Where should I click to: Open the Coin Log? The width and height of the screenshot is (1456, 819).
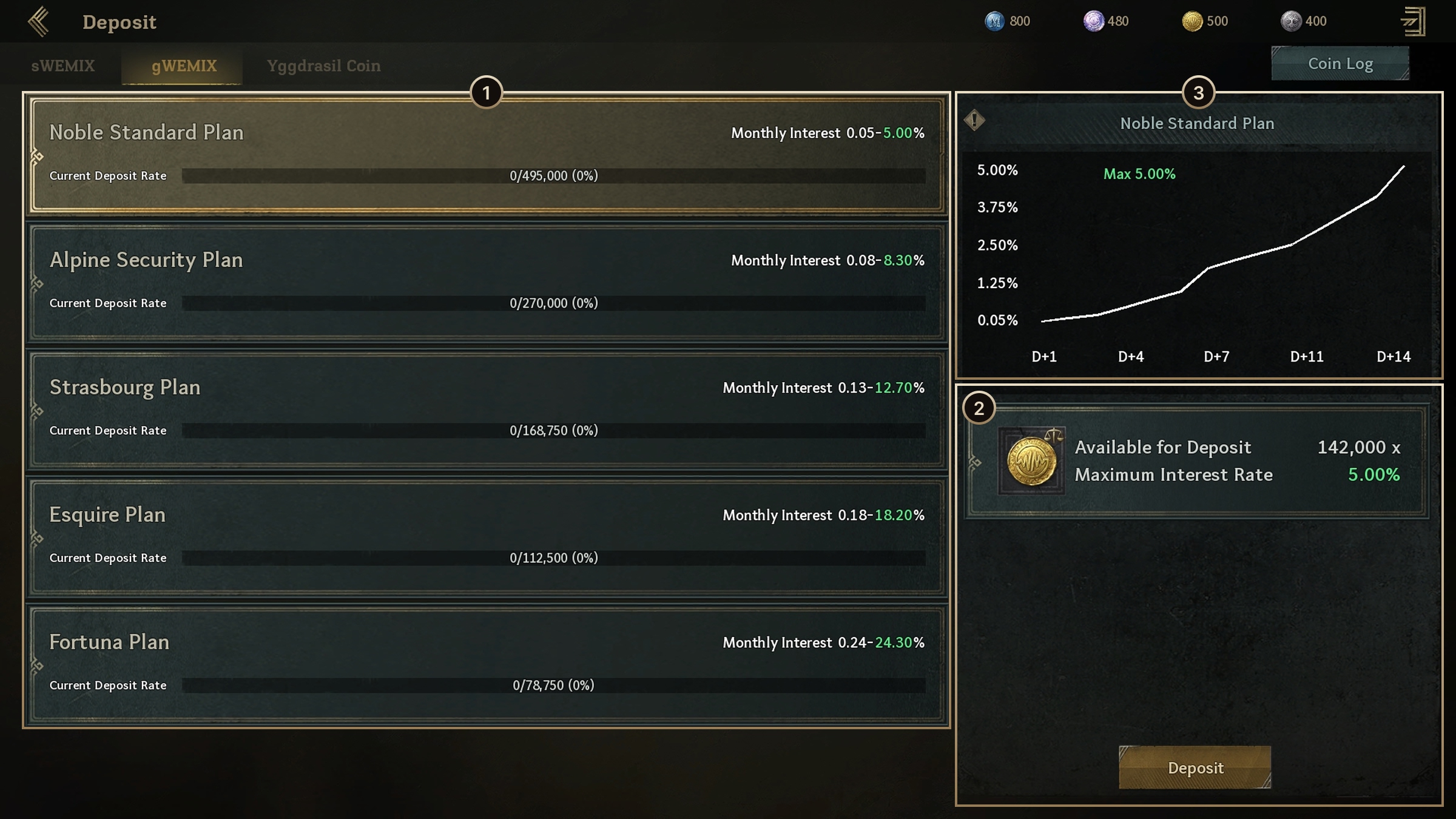1340,64
